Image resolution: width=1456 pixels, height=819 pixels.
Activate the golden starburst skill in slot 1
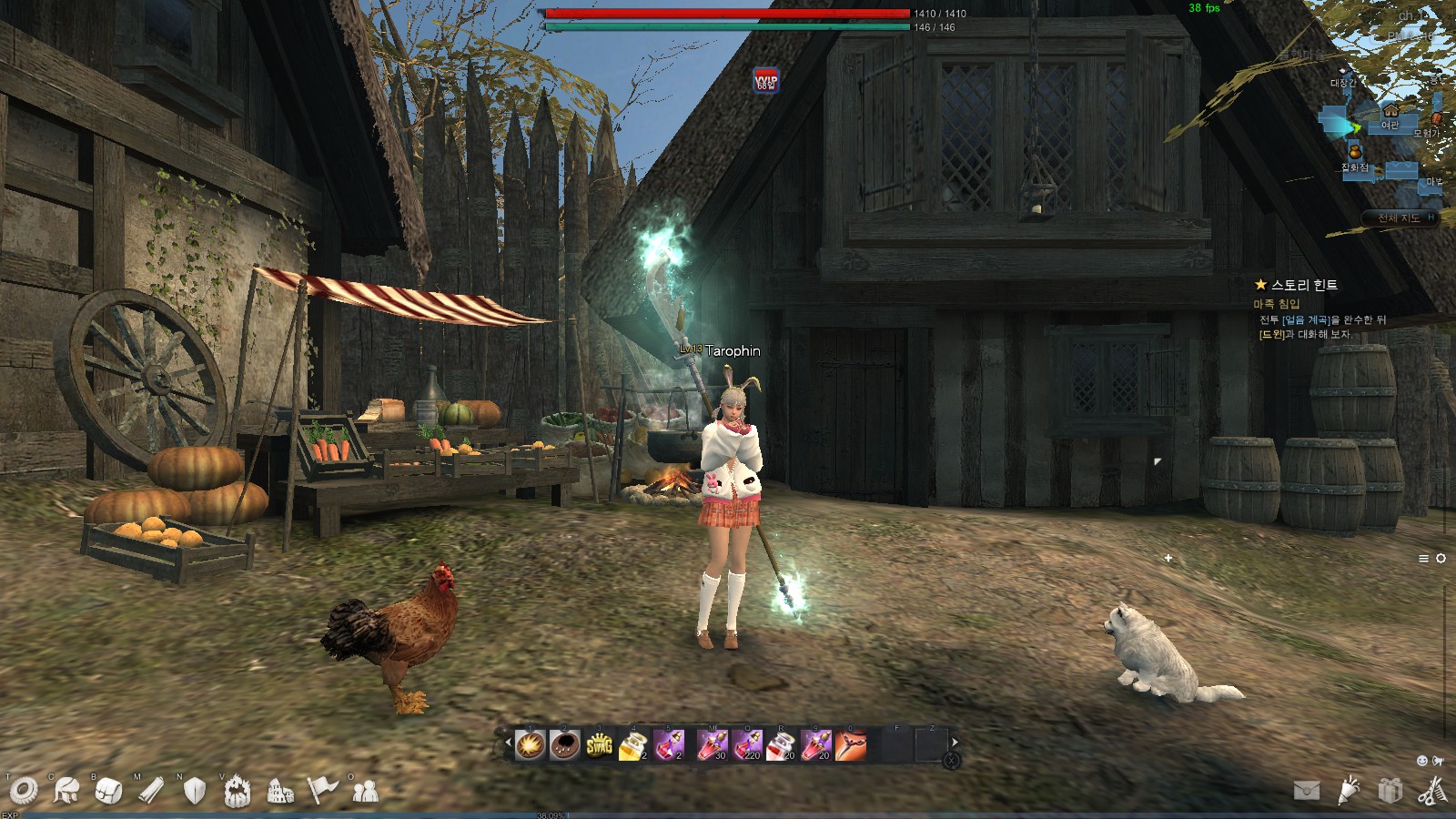coord(530,745)
